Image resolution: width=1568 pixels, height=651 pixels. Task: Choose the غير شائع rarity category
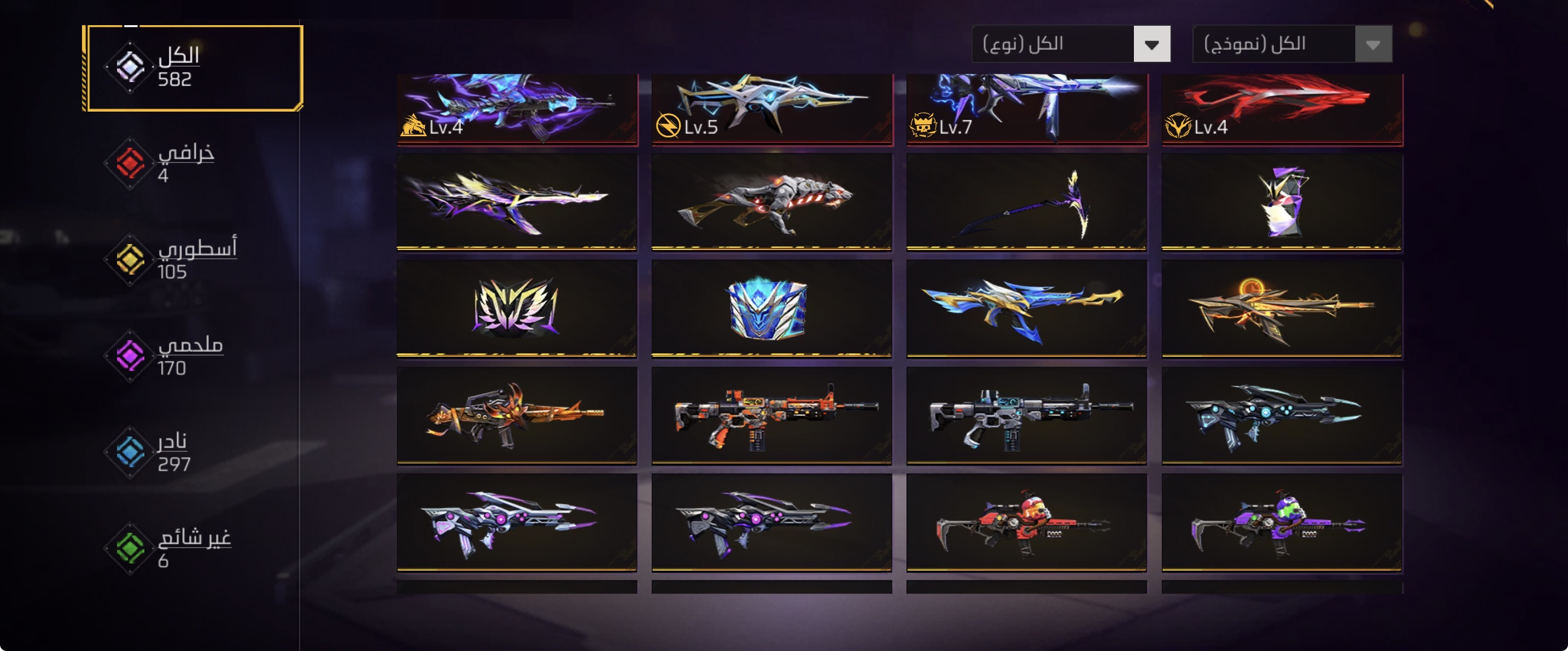(x=183, y=548)
